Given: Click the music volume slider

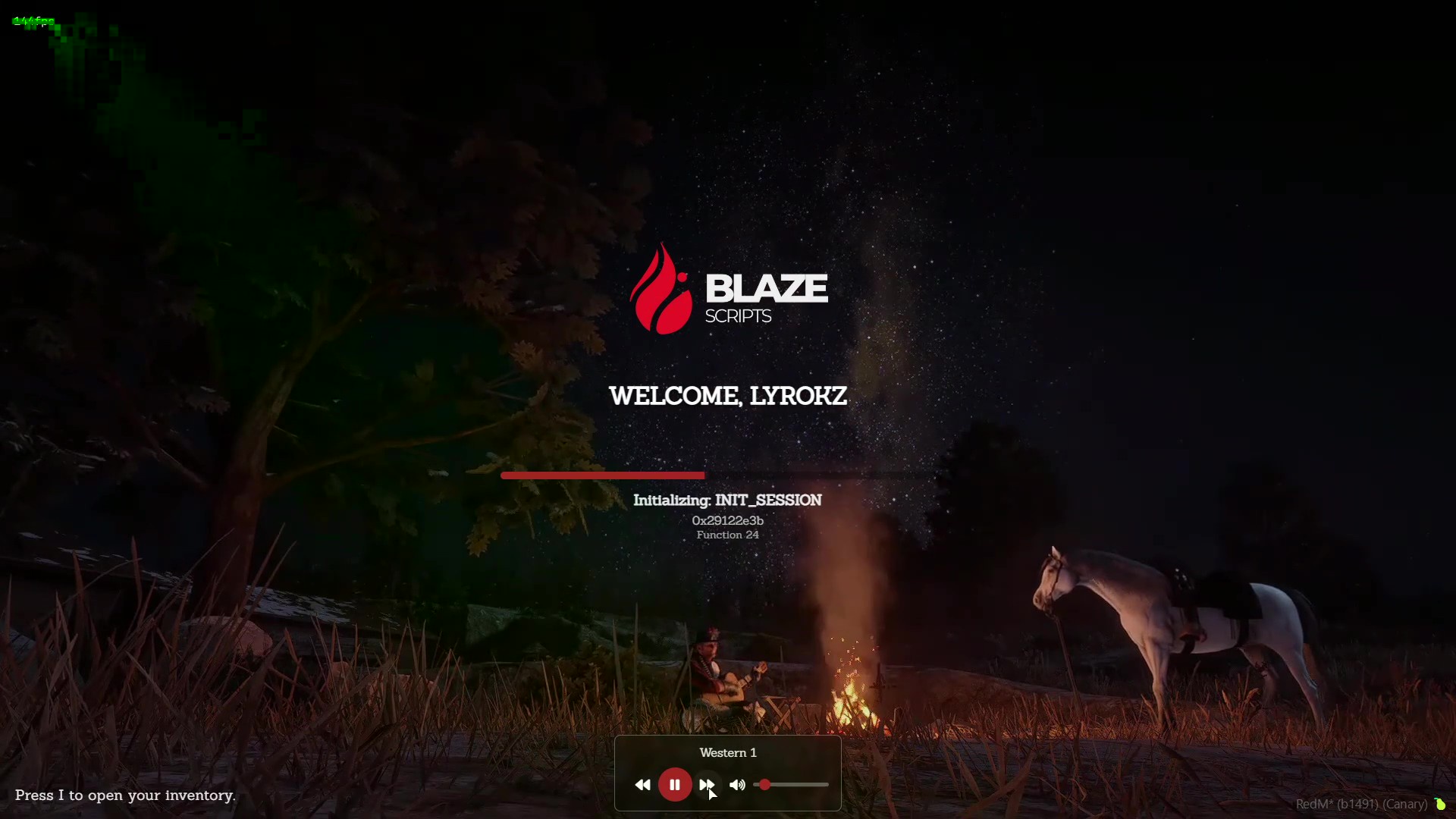Looking at the screenshot, I should (792, 785).
